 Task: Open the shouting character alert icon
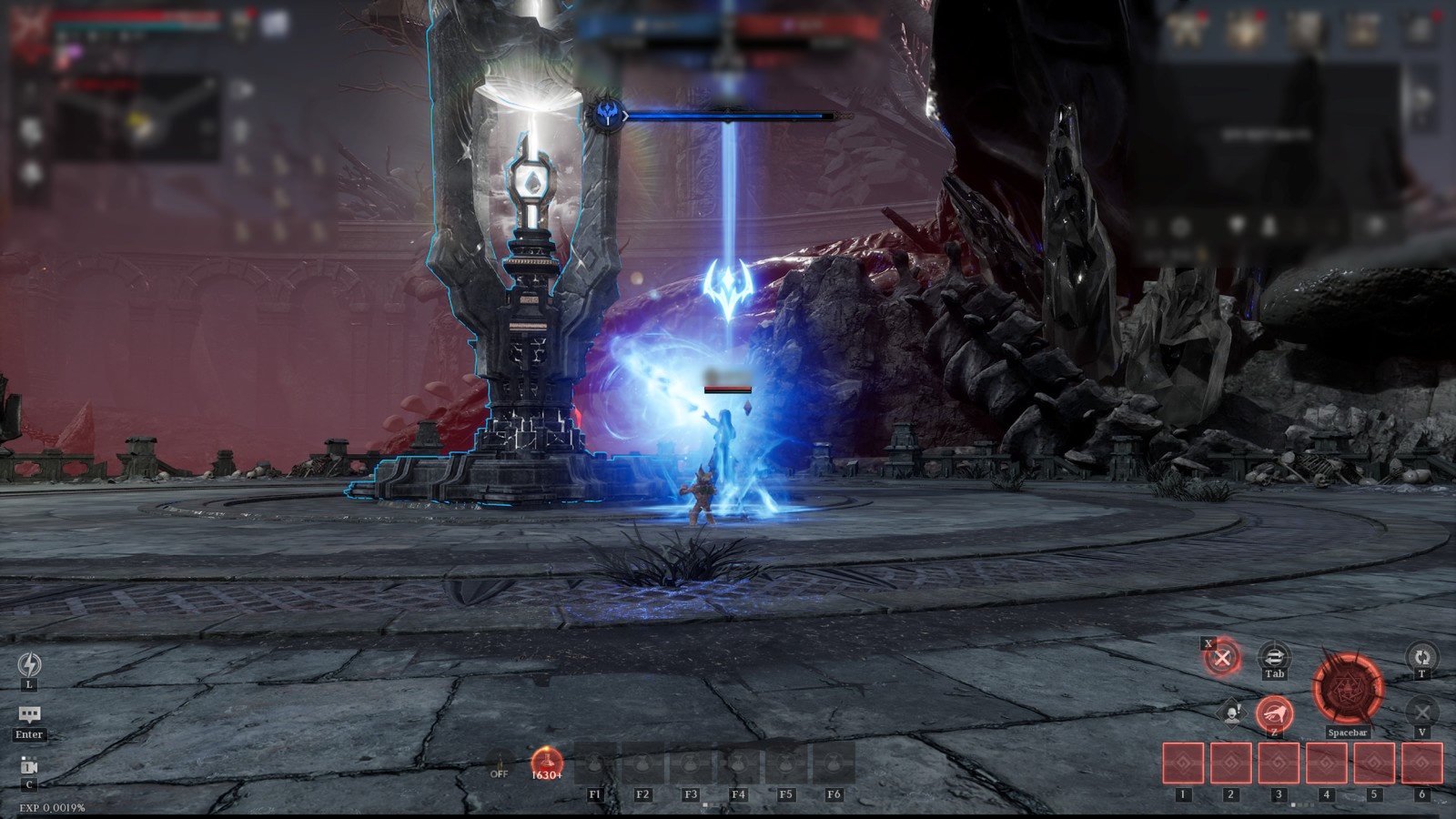1231,713
